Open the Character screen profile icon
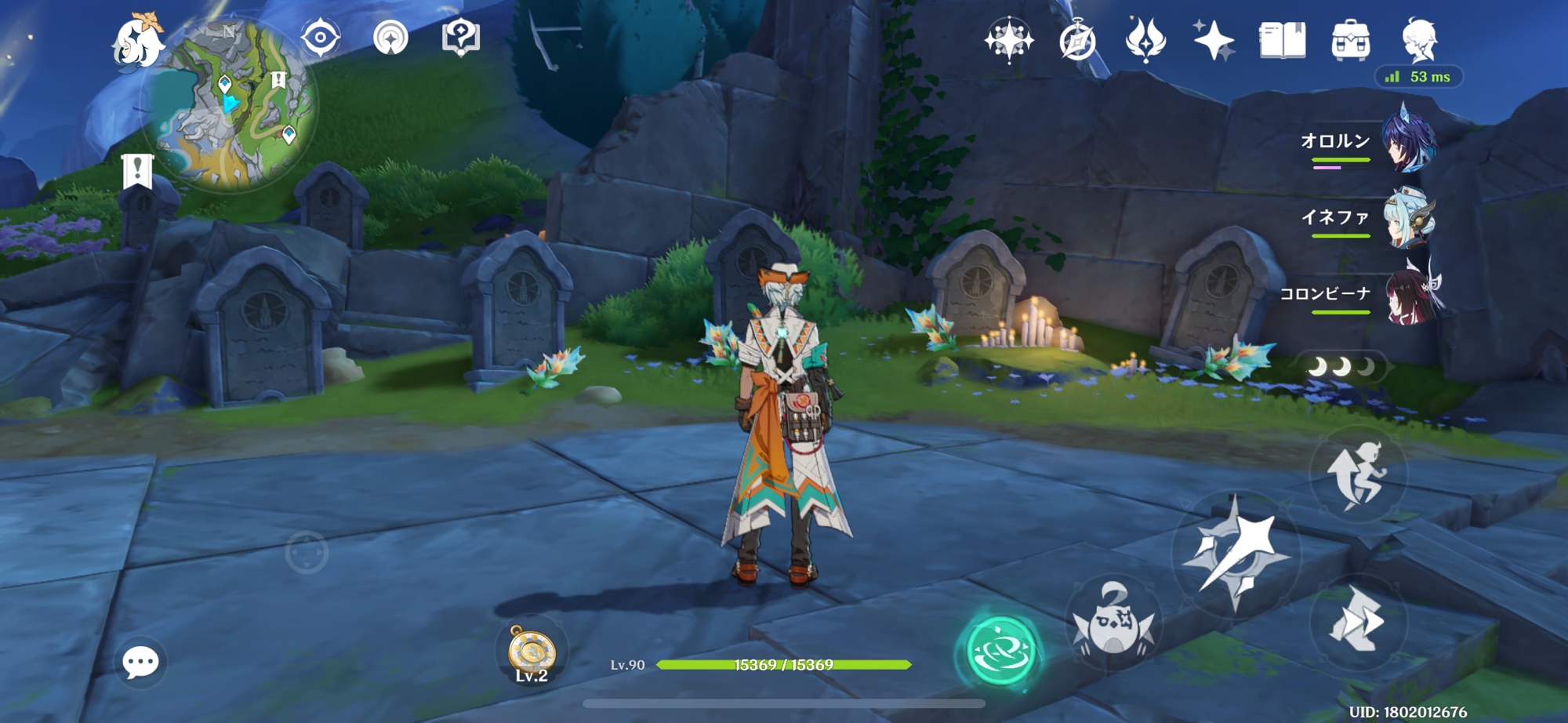The width and height of the screenshot is (1568, 723). click(x=1418, y=40)
